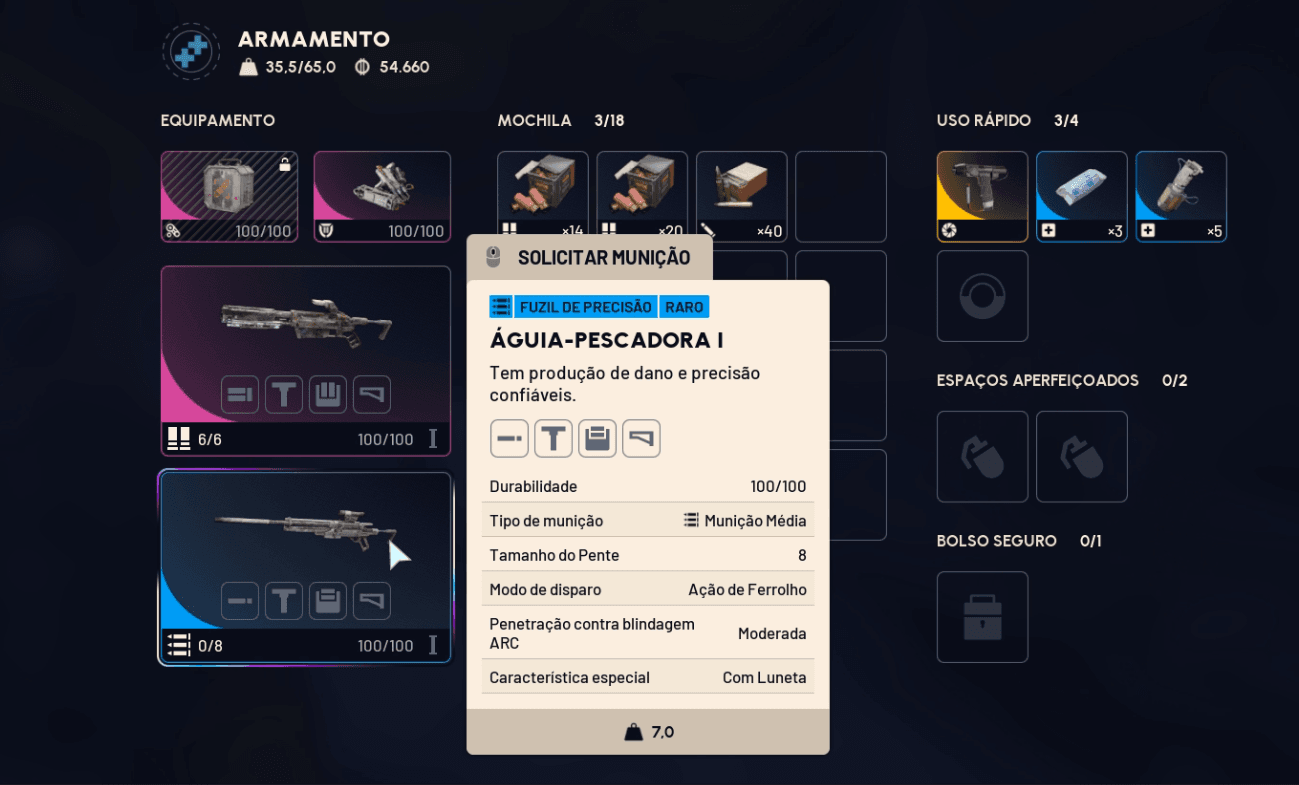Click the shotgun's underbarrel grip attachment slot

pyautogui.click(x=284, y=395)
